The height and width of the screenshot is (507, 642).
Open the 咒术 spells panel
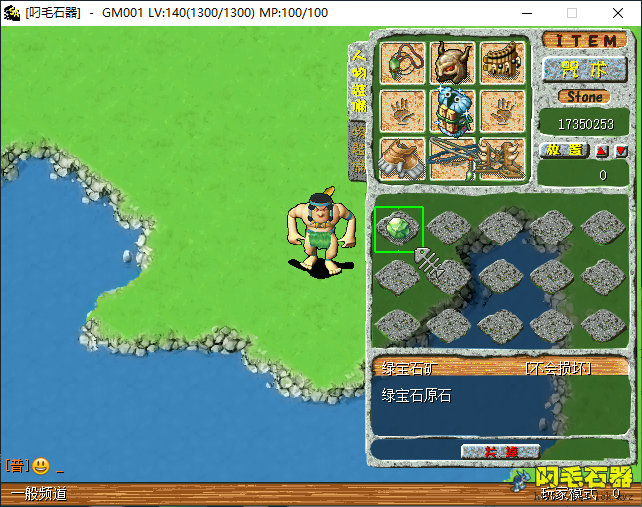coord(584,69)
